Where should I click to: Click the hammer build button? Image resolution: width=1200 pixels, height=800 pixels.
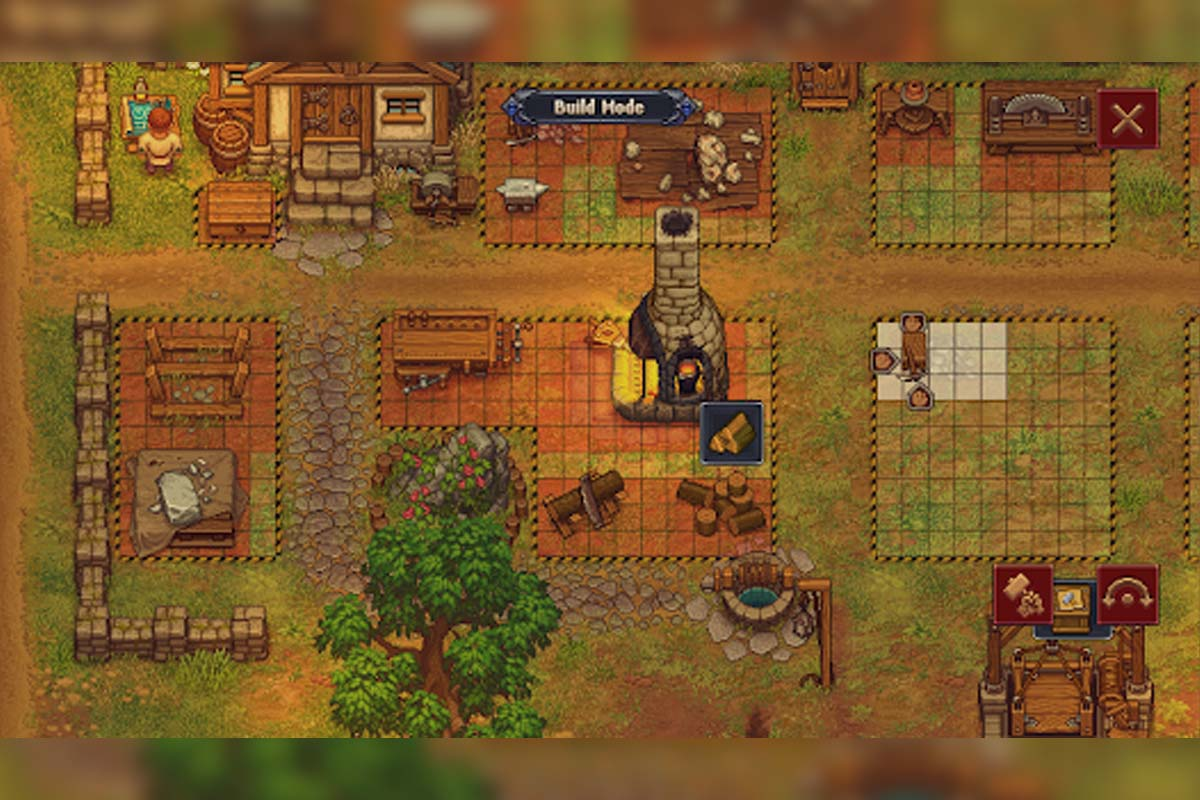point(1022,595)
